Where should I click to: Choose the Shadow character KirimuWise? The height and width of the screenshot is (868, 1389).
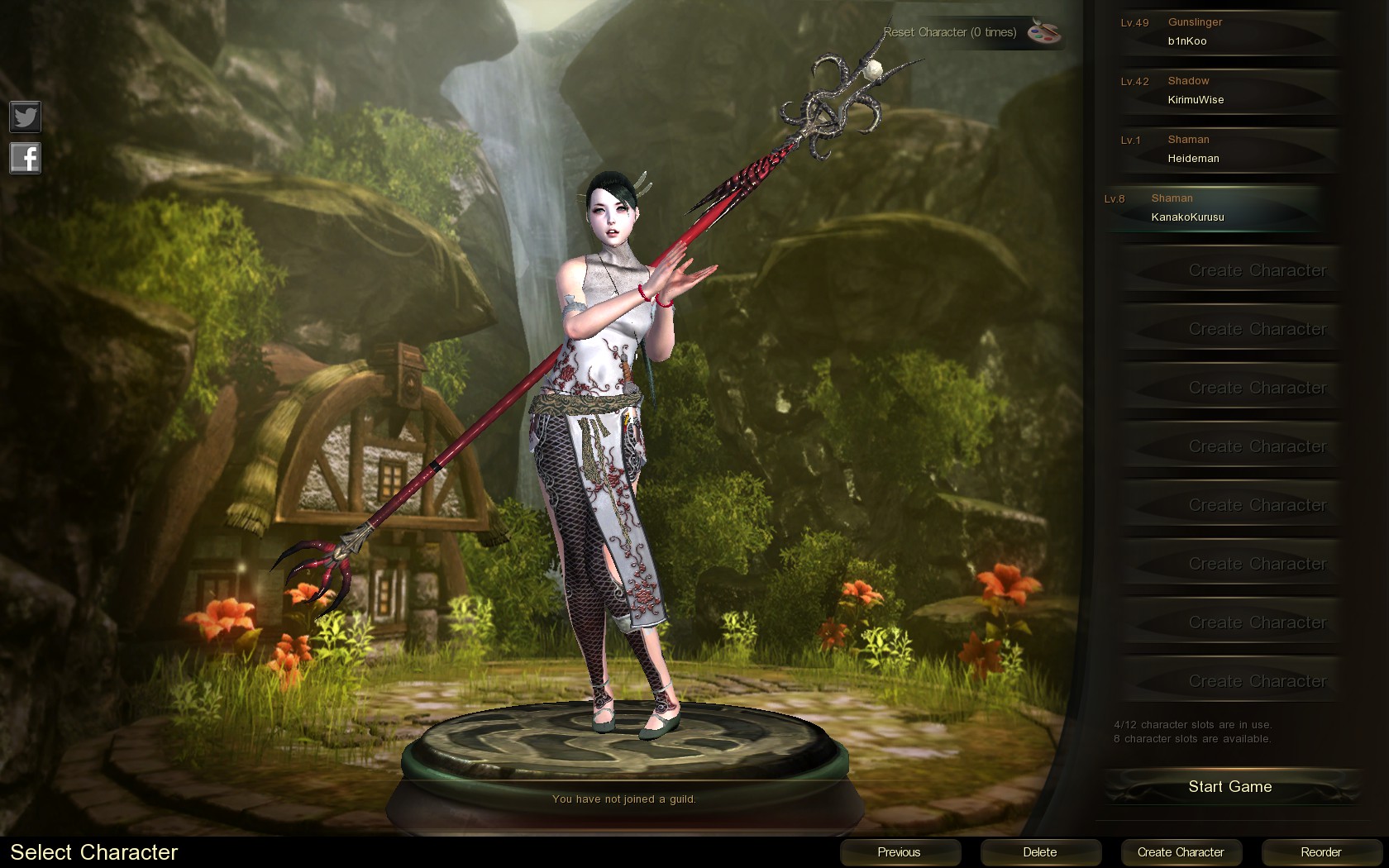(x=1229, y=91)
